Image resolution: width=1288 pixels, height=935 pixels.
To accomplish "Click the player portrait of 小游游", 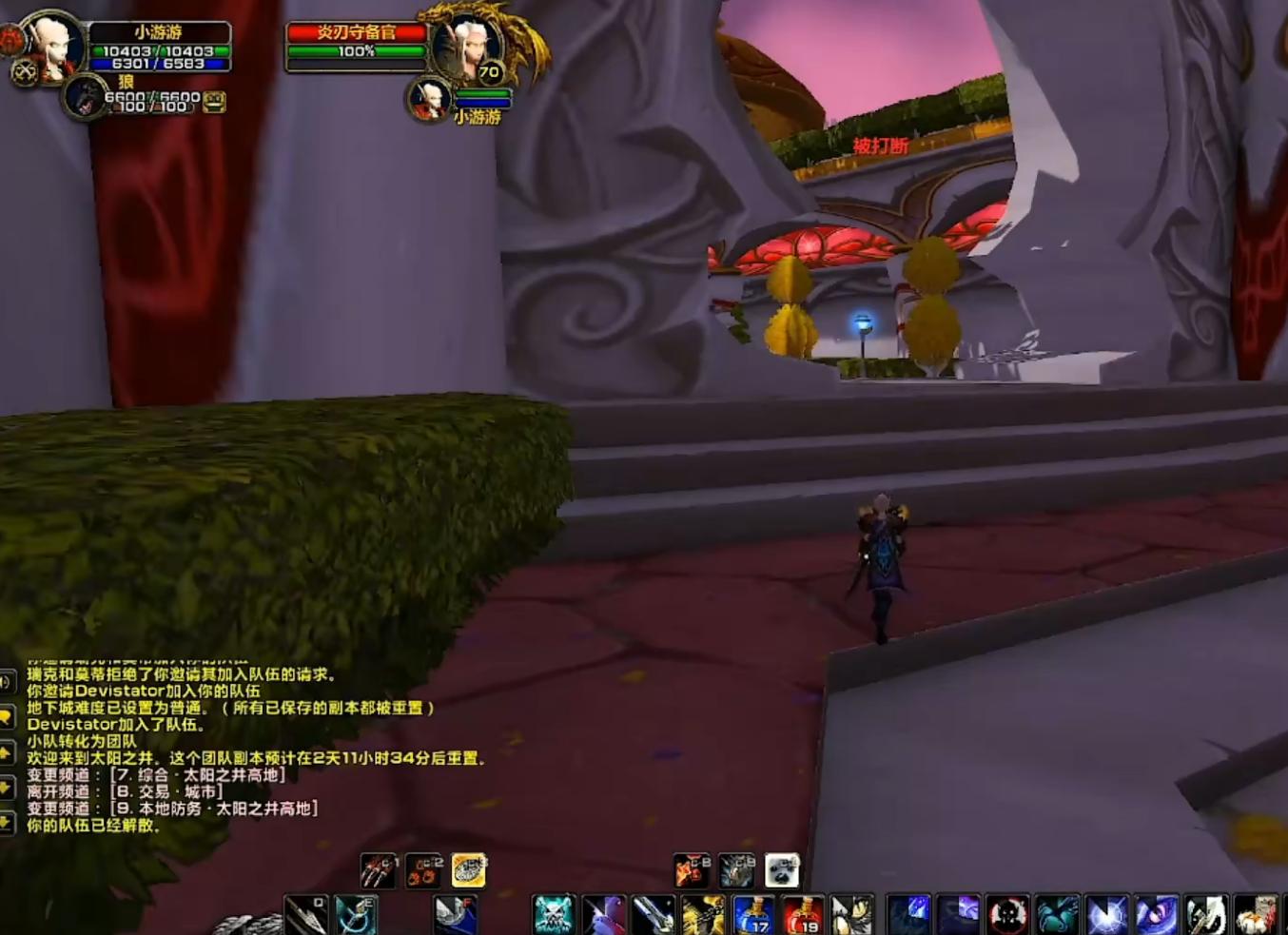I will (50, 48).
